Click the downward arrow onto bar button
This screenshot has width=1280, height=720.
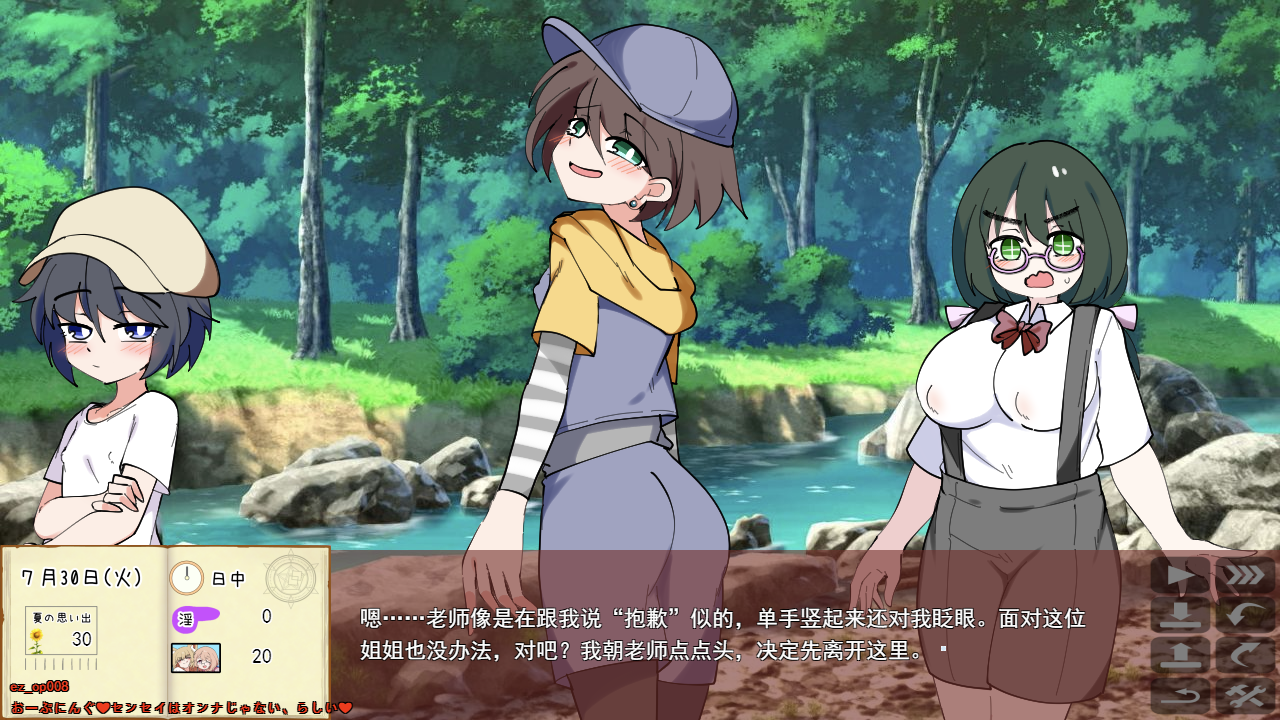point(1180,615)
